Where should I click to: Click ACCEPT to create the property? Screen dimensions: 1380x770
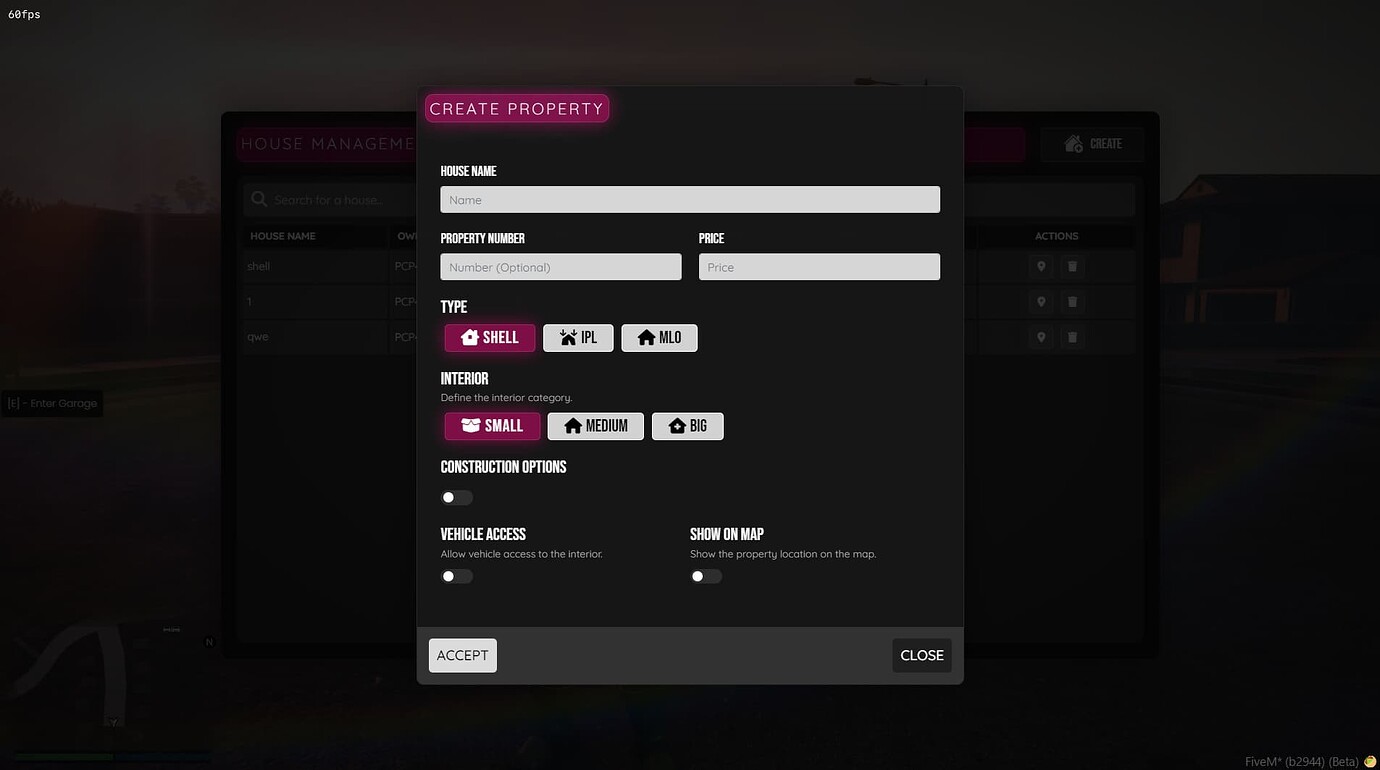tap(462, 655)
